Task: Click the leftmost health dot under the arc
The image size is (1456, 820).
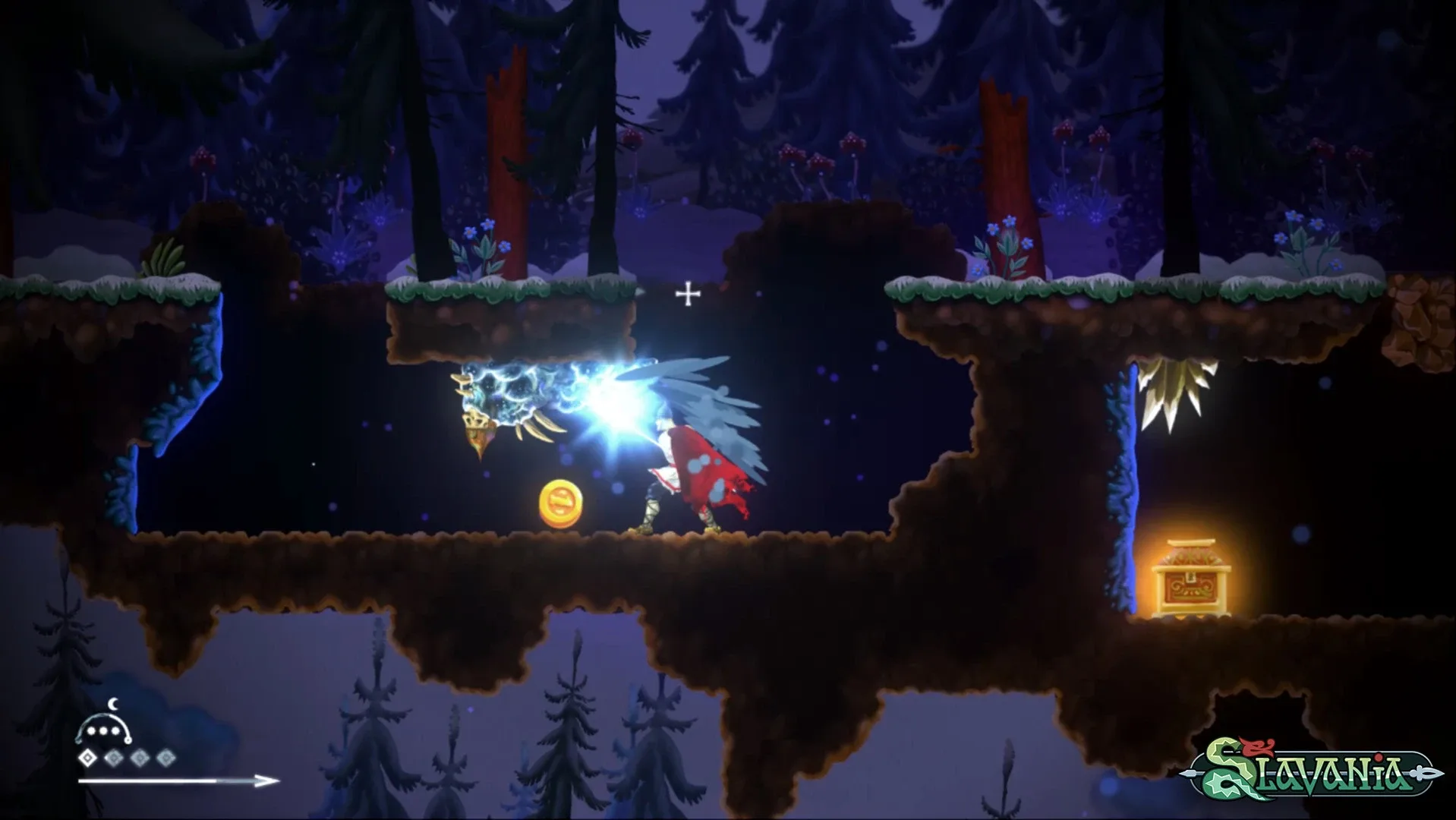Action: pyautogui.click(x=91, y=731)
